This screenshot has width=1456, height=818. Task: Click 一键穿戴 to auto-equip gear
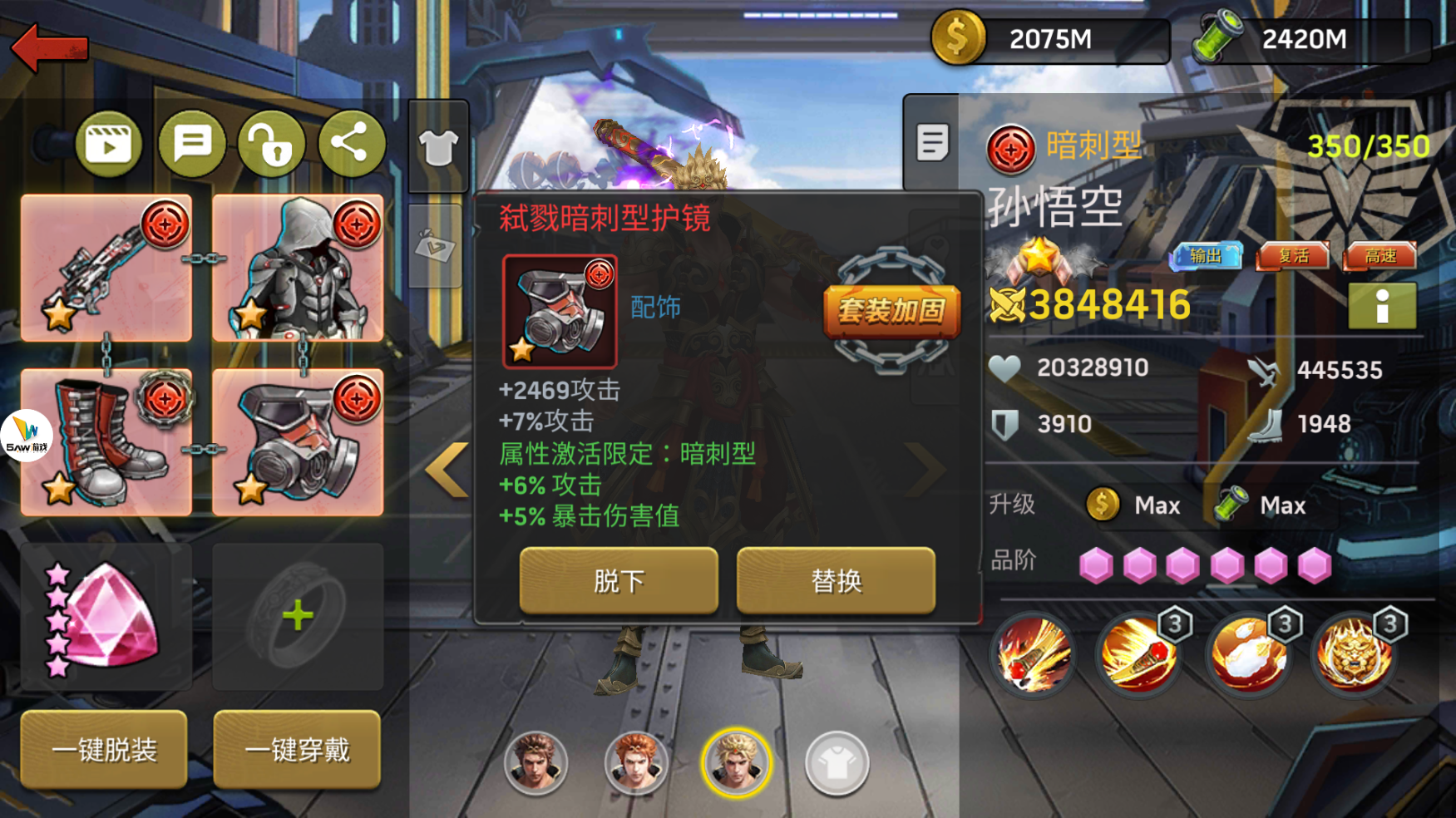click(x=297, y=750)
